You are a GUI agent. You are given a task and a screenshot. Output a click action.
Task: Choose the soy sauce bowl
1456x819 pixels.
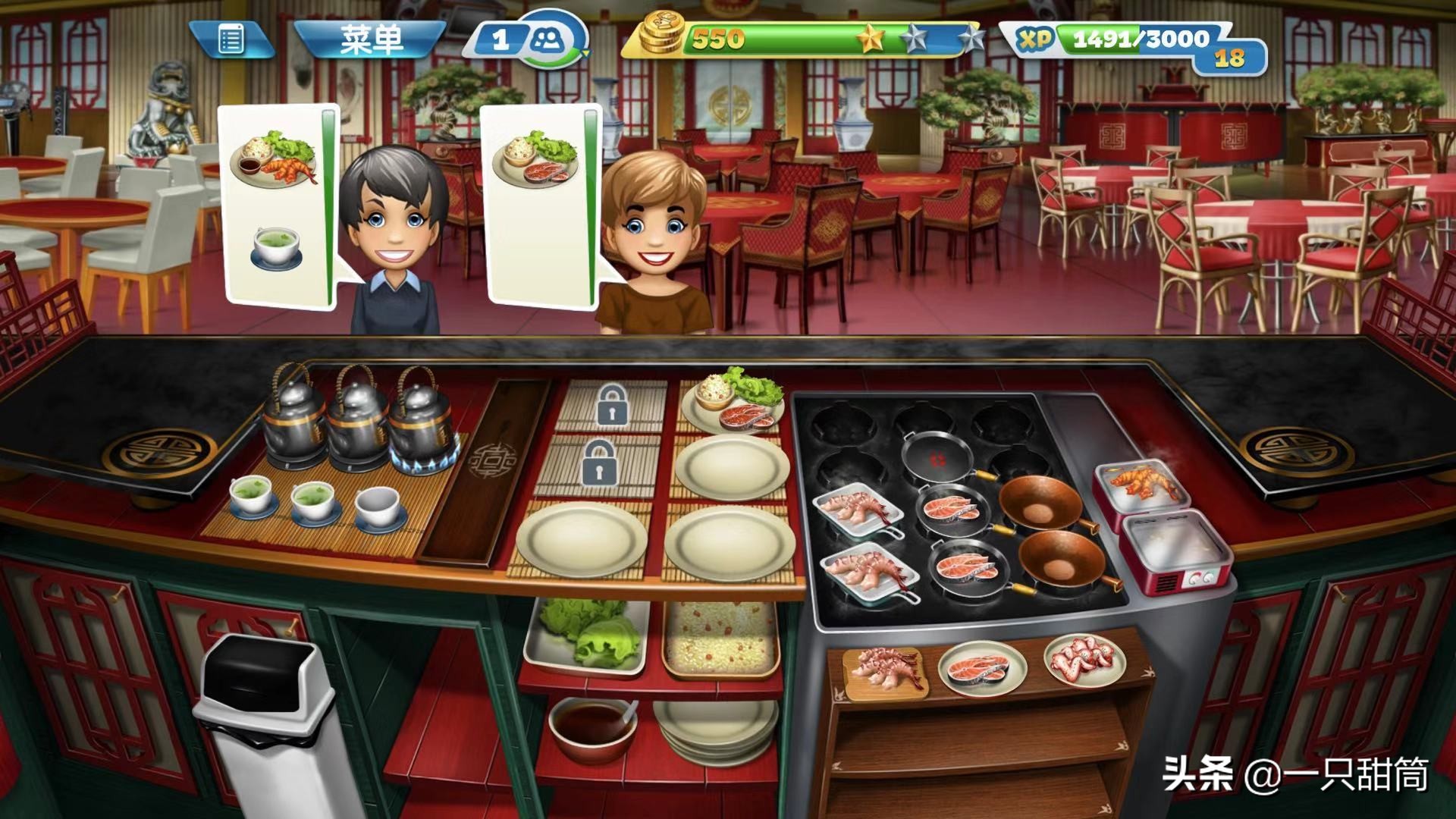point(593,726)
